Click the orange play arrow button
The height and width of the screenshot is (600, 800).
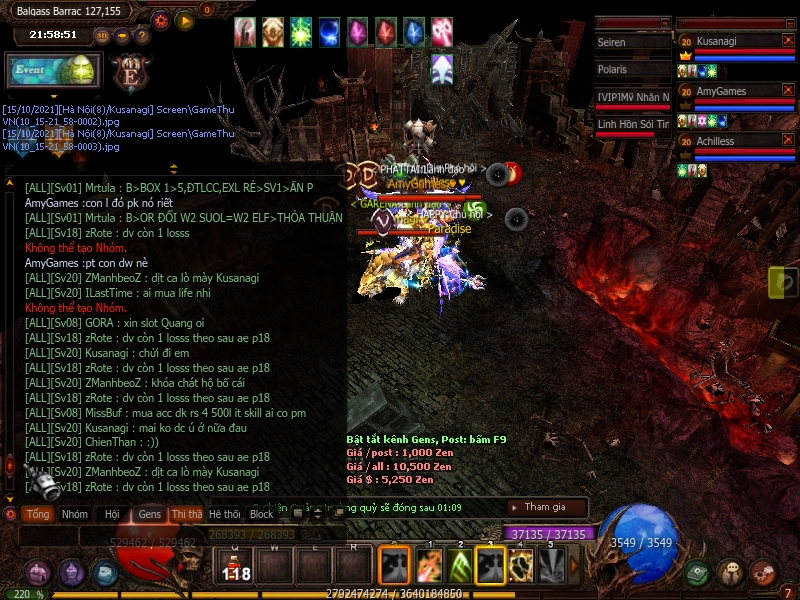pyautogui.click(x=185, y=19)
